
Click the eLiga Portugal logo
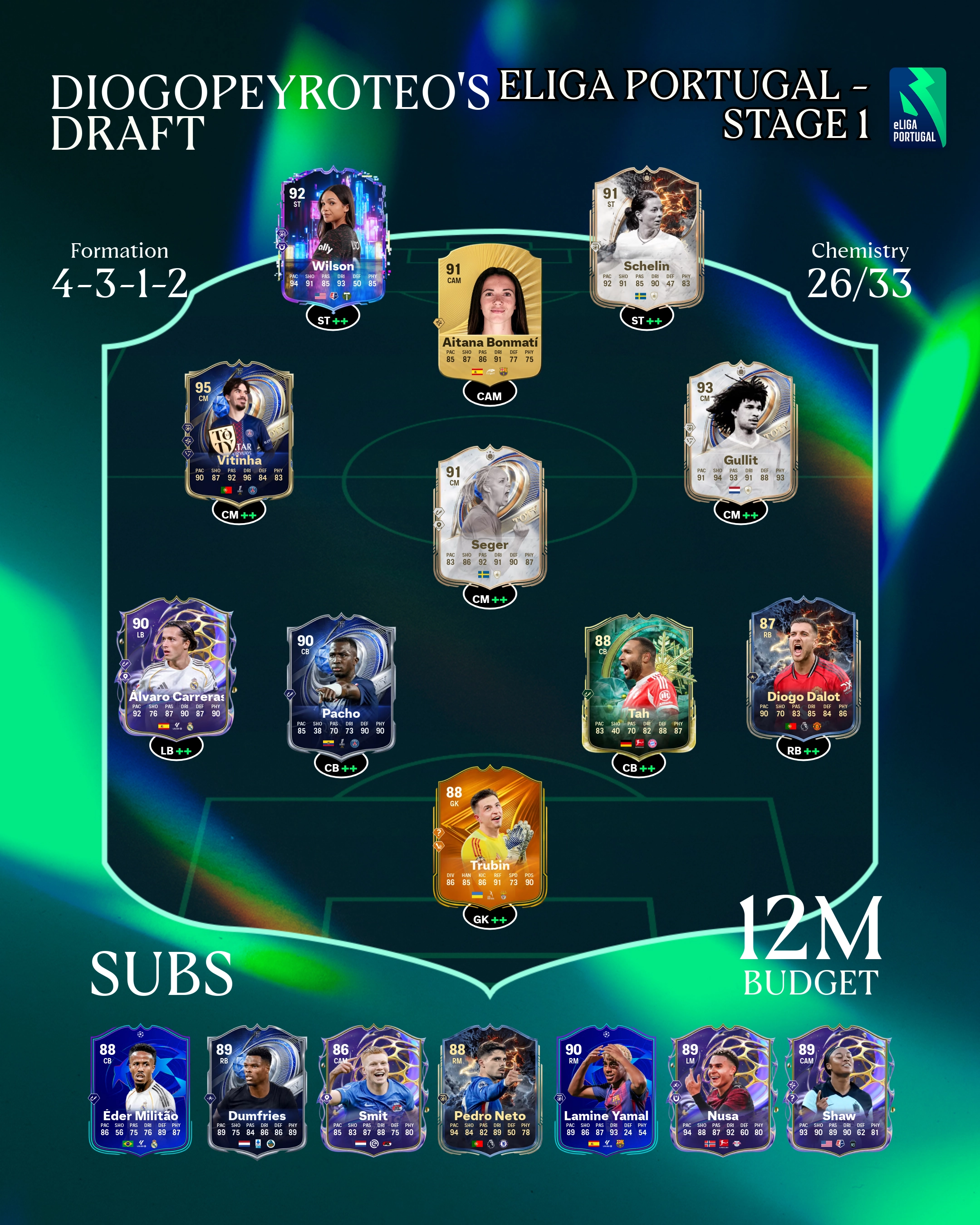917,108
